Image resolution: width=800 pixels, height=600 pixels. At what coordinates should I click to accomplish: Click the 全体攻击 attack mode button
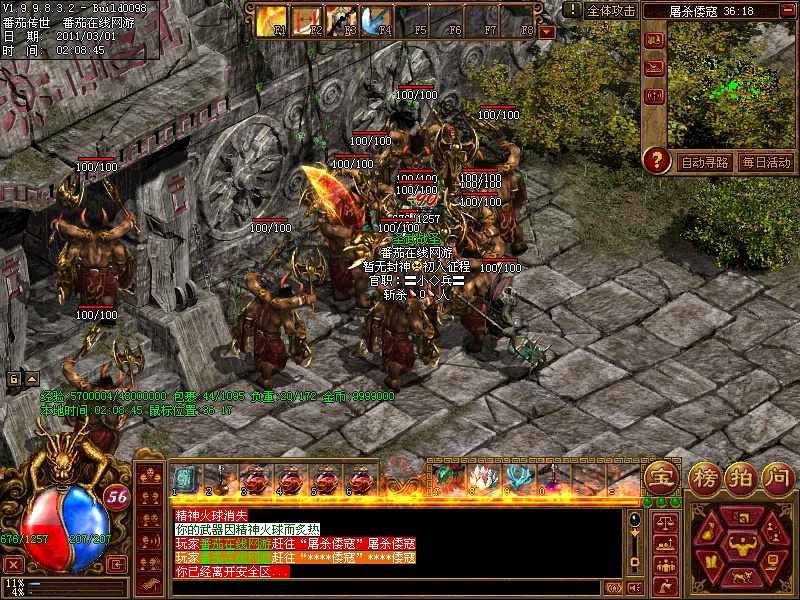611,11
